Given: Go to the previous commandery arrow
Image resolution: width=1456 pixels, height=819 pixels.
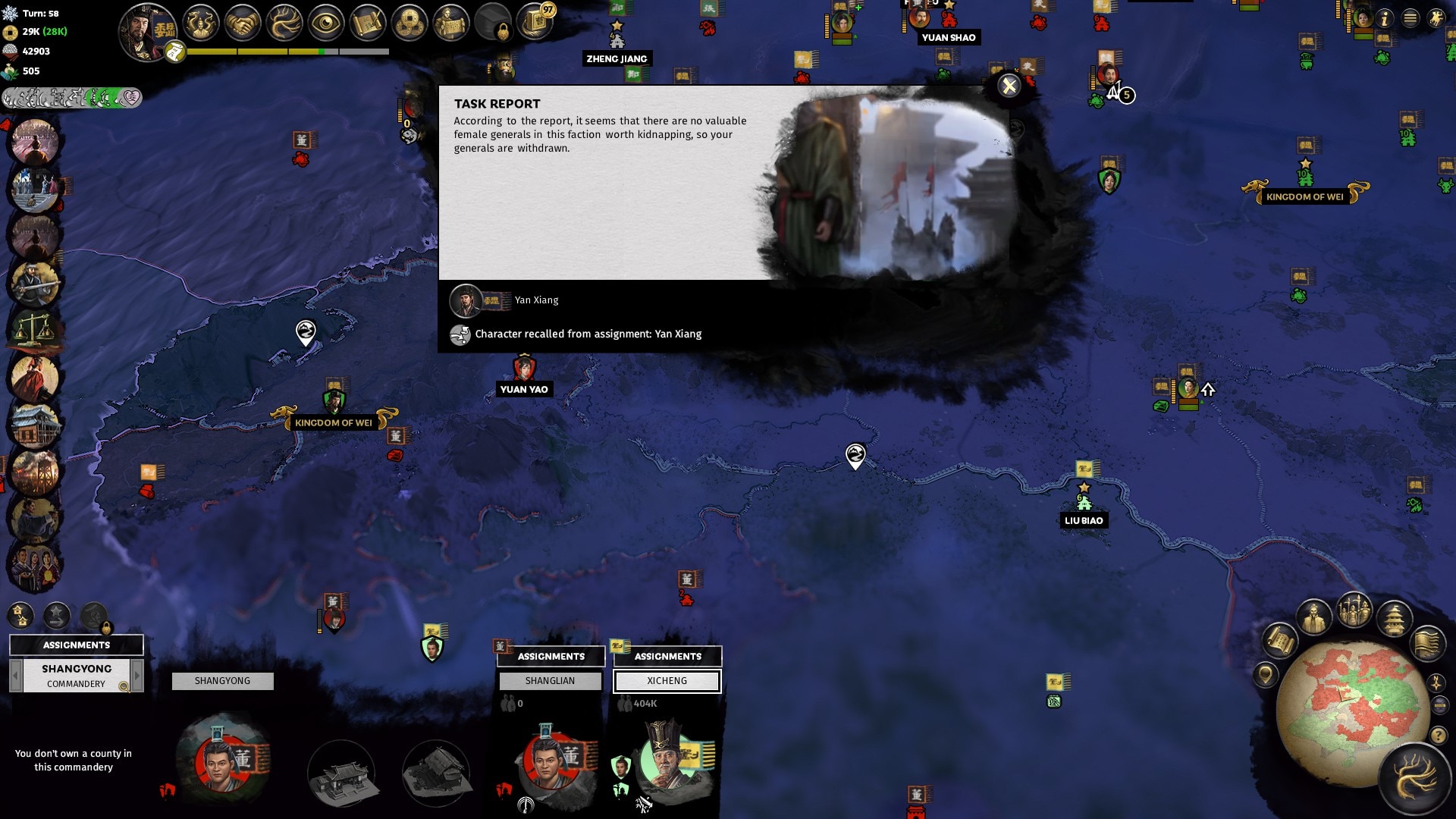Looking at the screenshot, I should (x=15, y=675).
